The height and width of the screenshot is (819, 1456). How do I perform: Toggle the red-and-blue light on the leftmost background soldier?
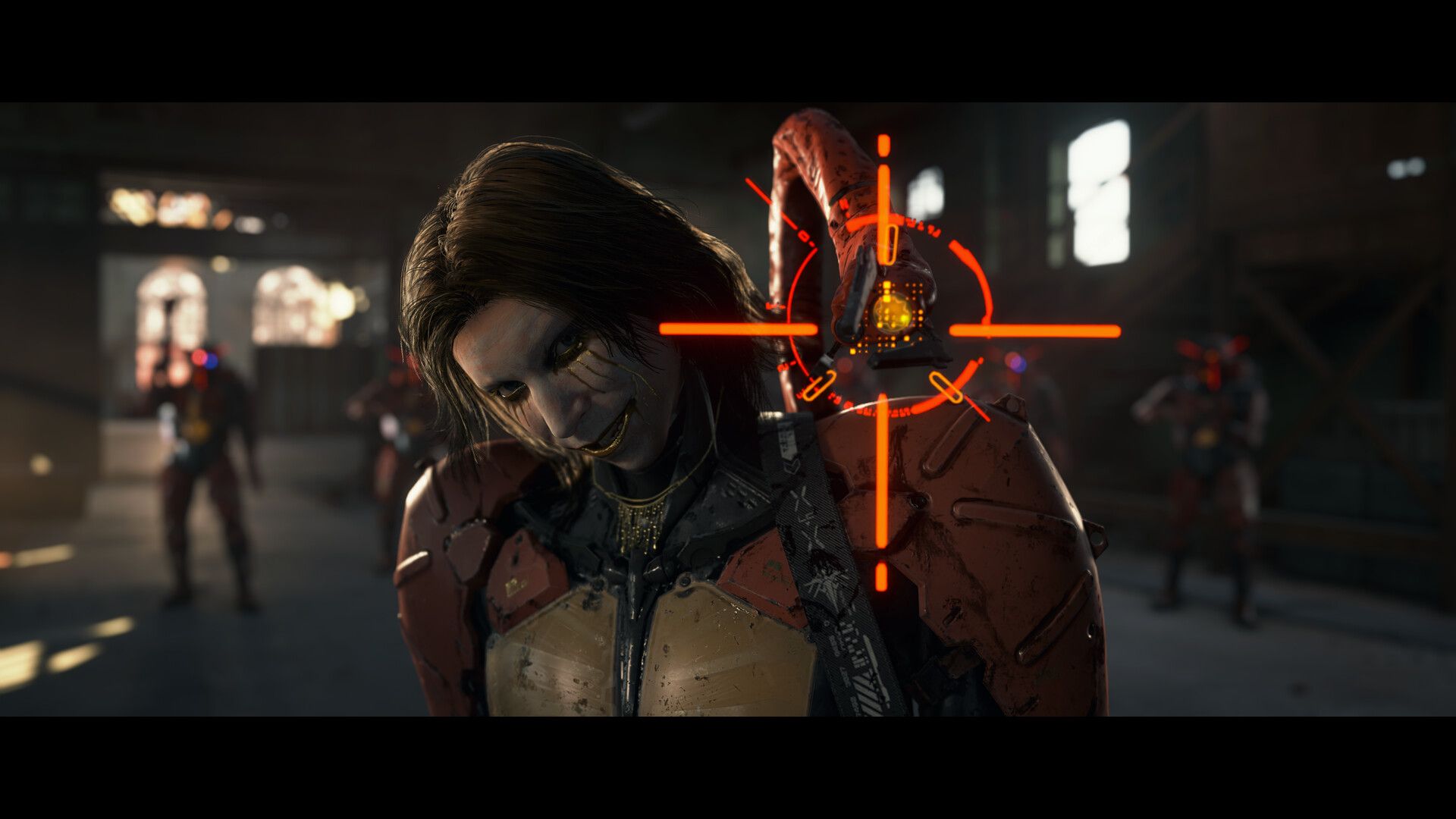tap(204, 358)
